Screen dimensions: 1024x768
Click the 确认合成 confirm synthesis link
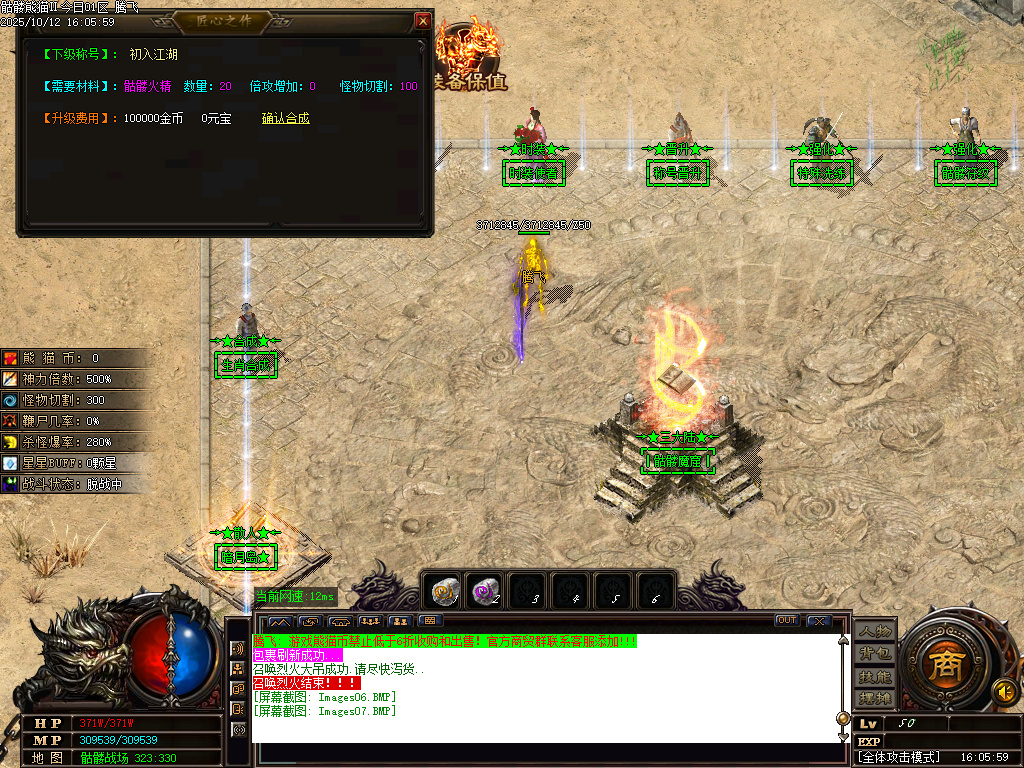point(286,118)
